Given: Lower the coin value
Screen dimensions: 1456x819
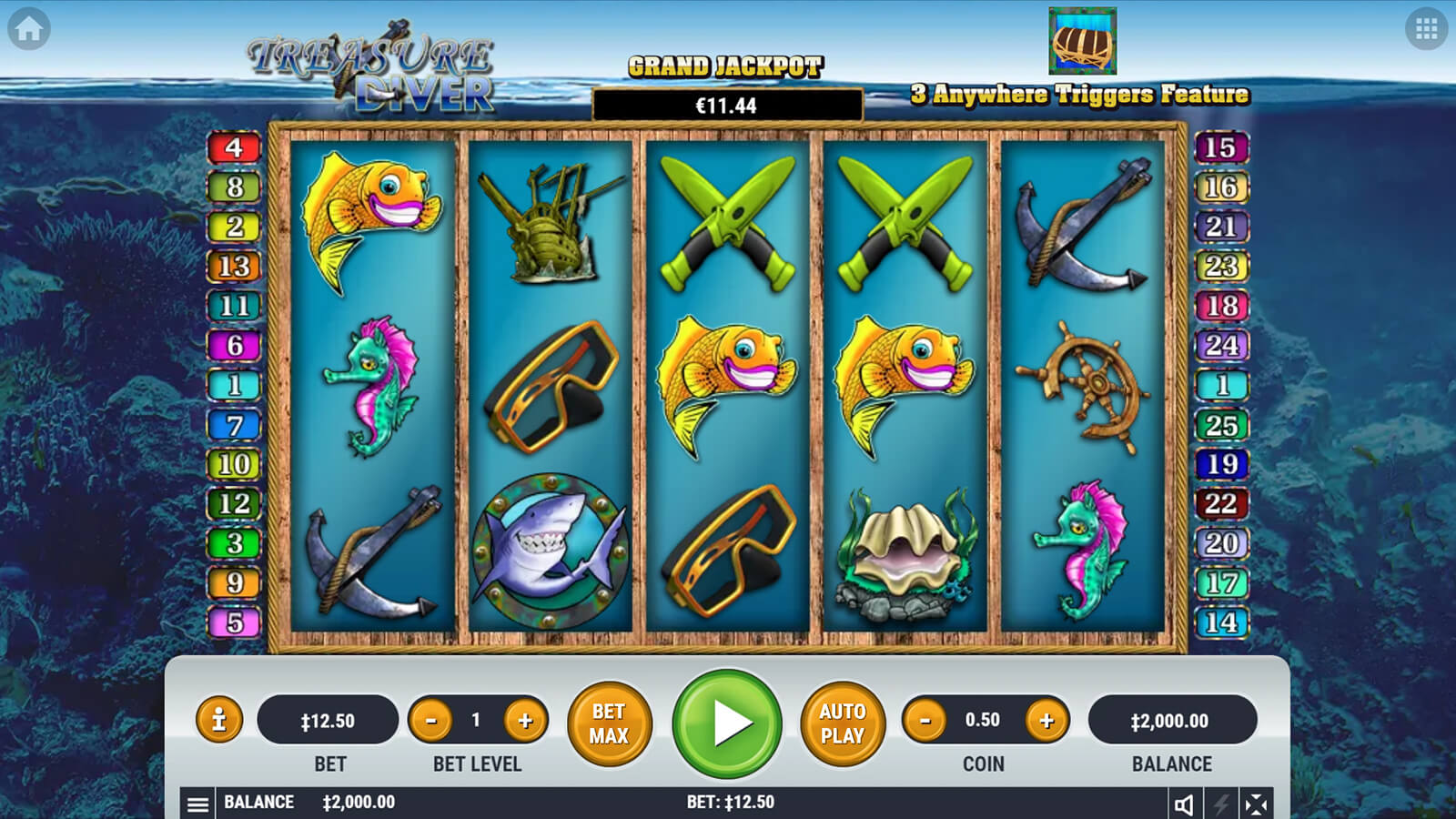Looking at the screenshot, I should [925, 721].
